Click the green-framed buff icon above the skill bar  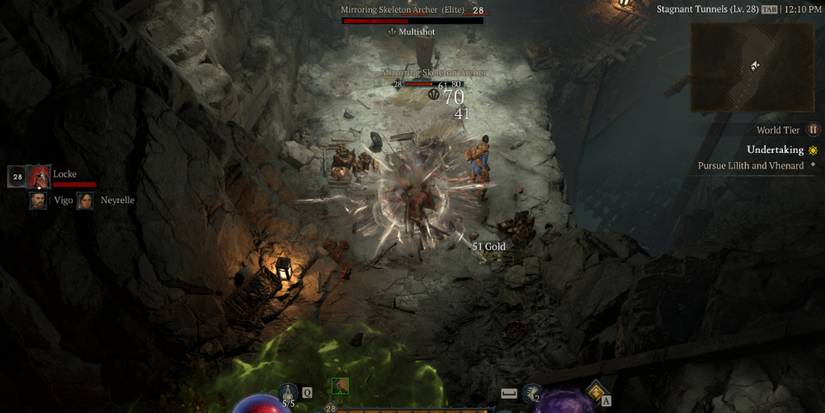[340, 386]
